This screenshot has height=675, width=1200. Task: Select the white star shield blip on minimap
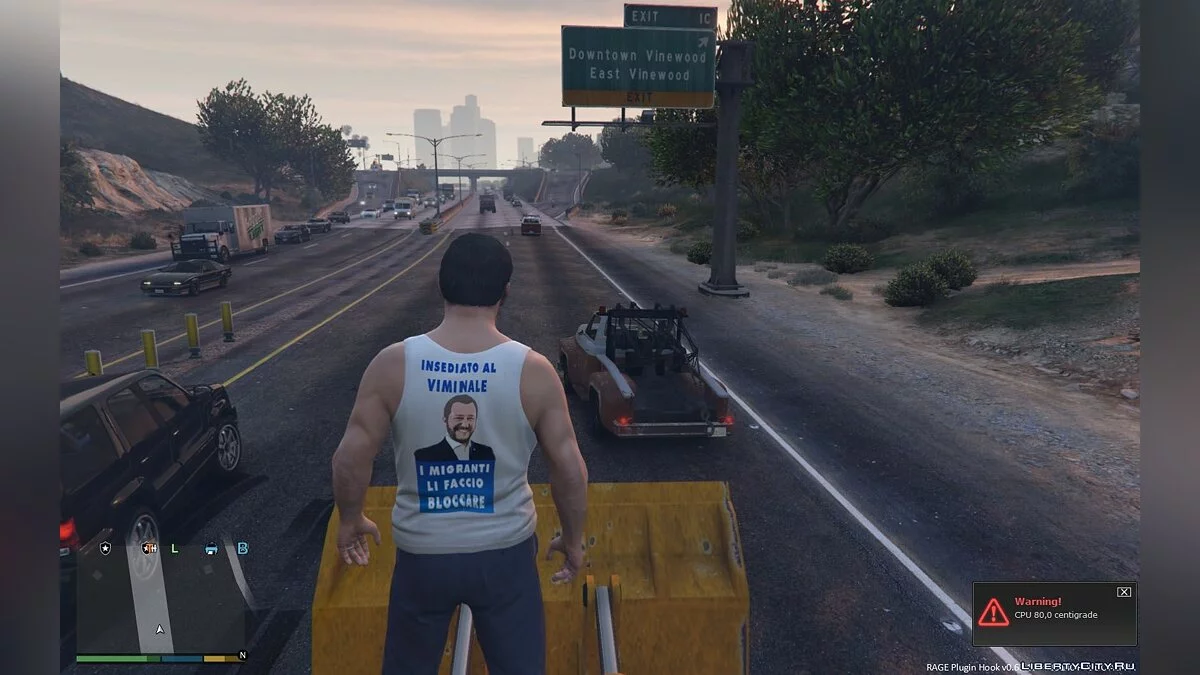click(104, 548)
